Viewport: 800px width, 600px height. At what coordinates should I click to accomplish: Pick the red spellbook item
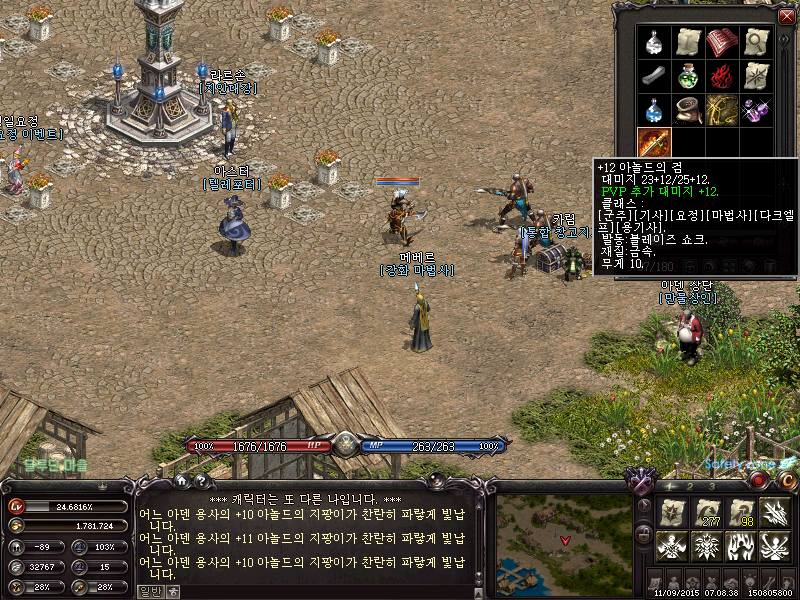[721, 42]
